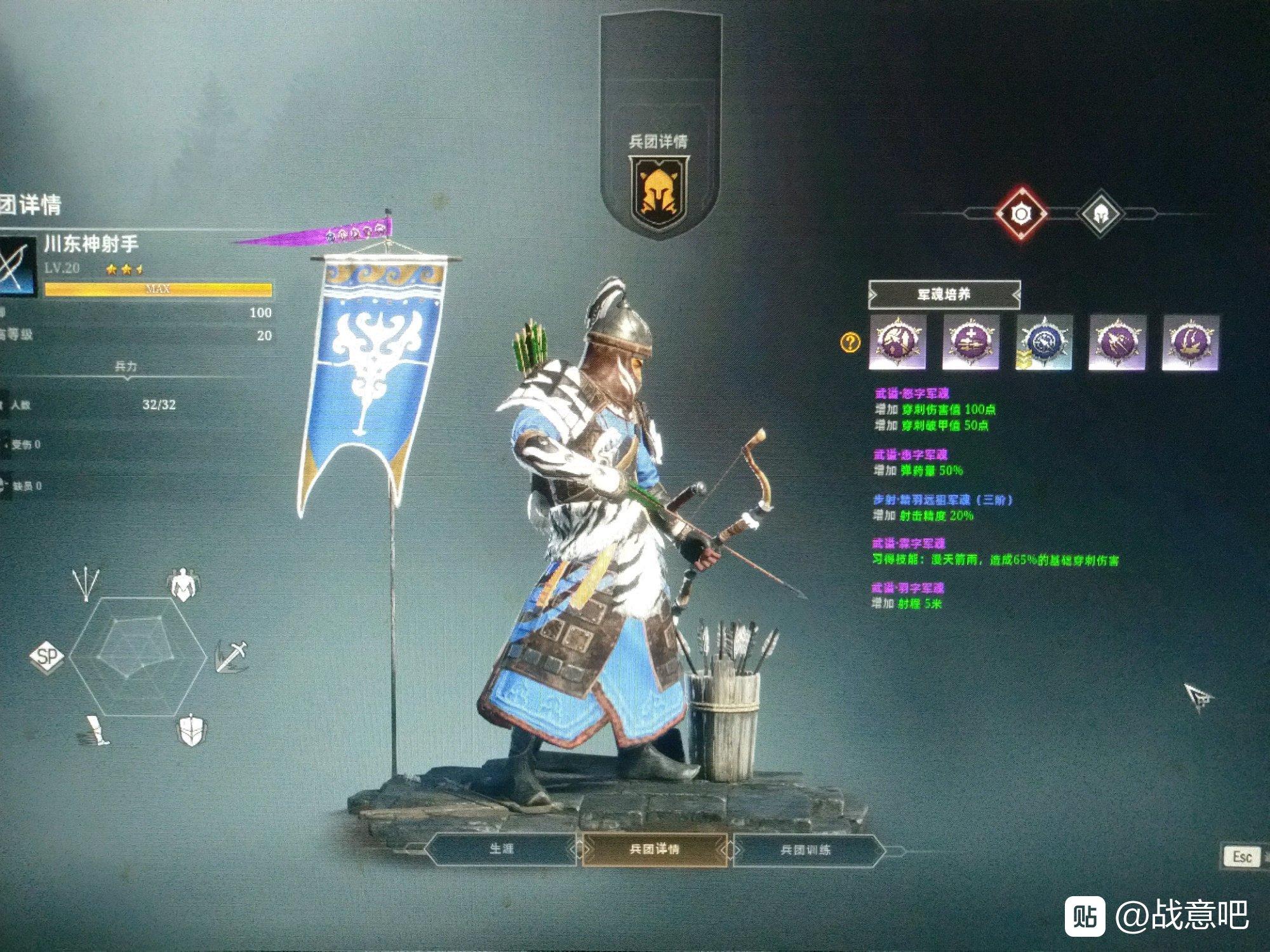Select the first purple archer soul slot
1270x952 pixels.
[x=897, y=343]
